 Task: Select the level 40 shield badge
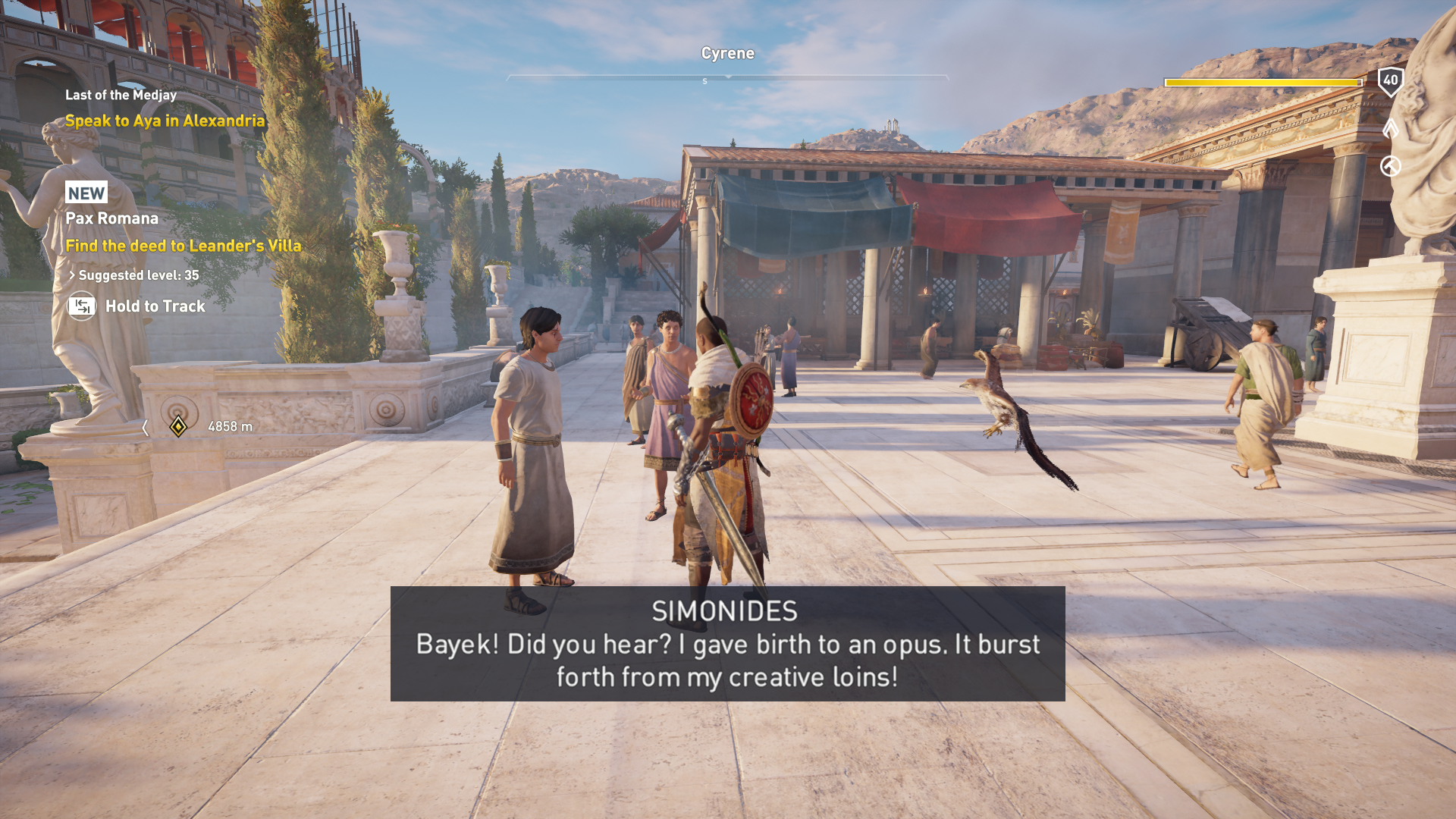(1390, 80)
